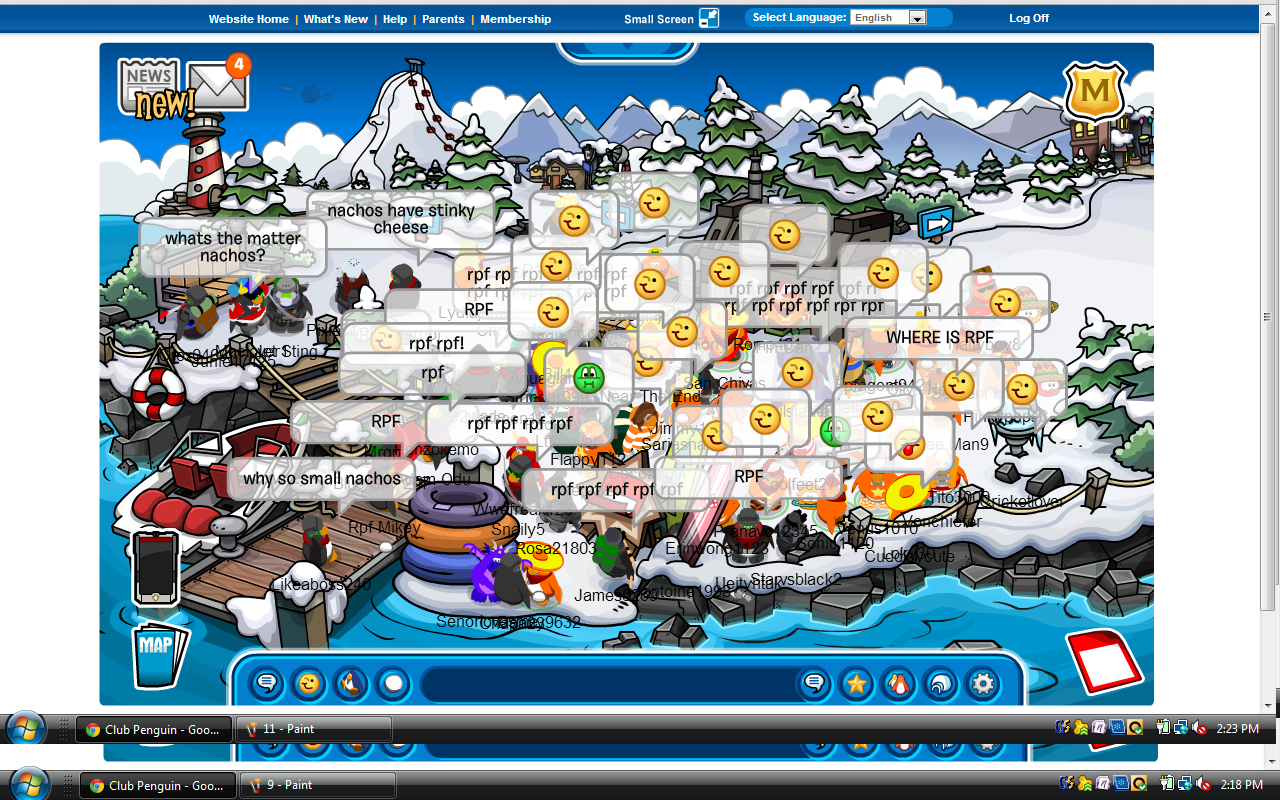1280x800 pixels.
Task: Open the Membership page link
Action: (515, 19)
